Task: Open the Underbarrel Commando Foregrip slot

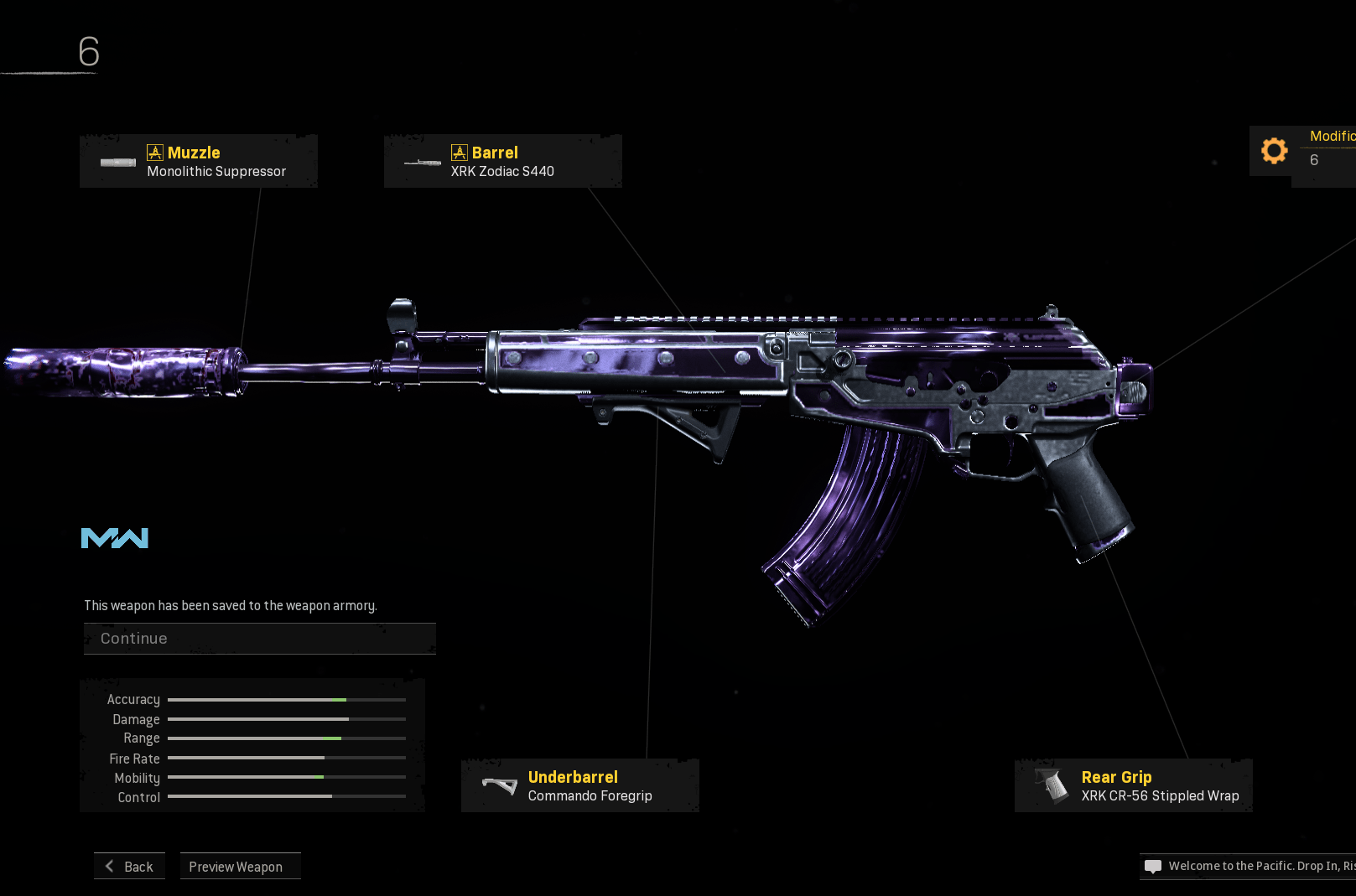Action: (579, 786)
